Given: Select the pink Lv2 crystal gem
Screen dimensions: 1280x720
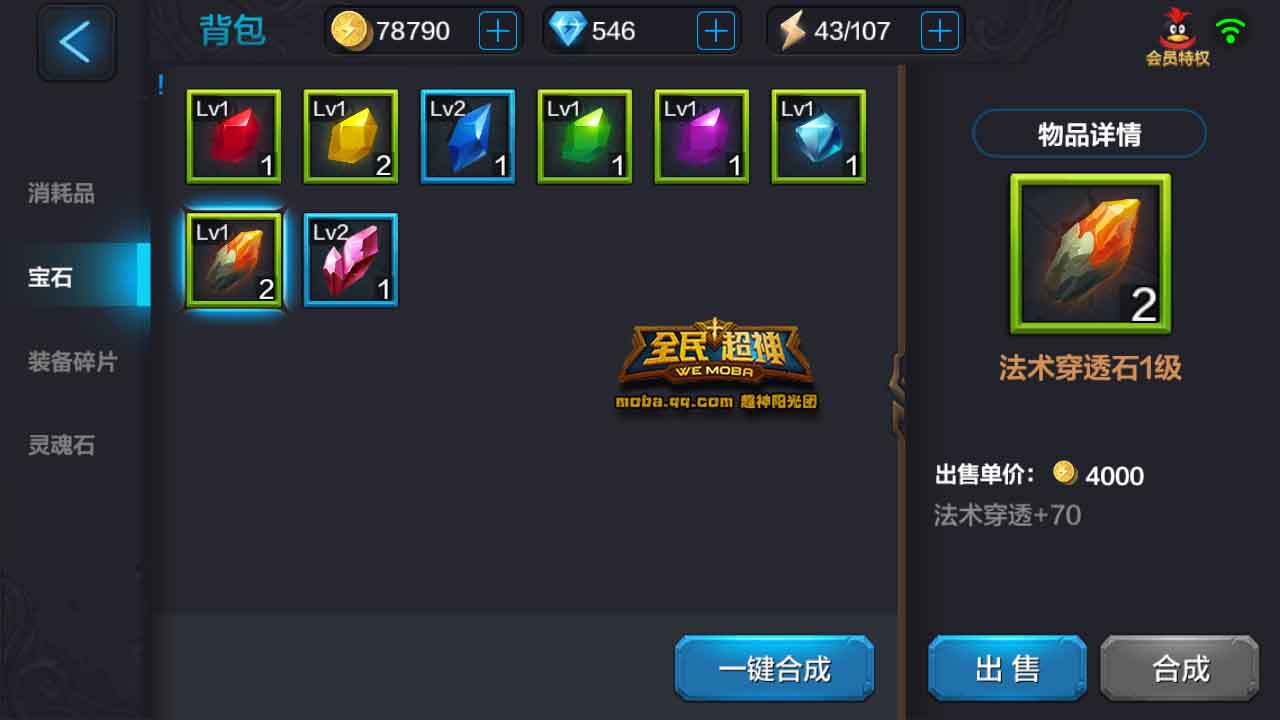Looking at the screenshot, I should [x=350, y=259].
